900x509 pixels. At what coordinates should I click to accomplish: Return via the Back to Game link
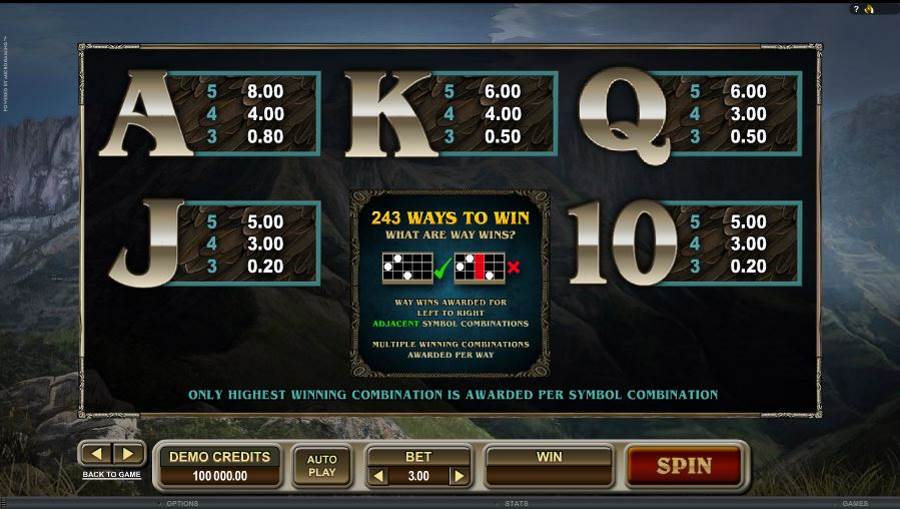click(111, 474)
